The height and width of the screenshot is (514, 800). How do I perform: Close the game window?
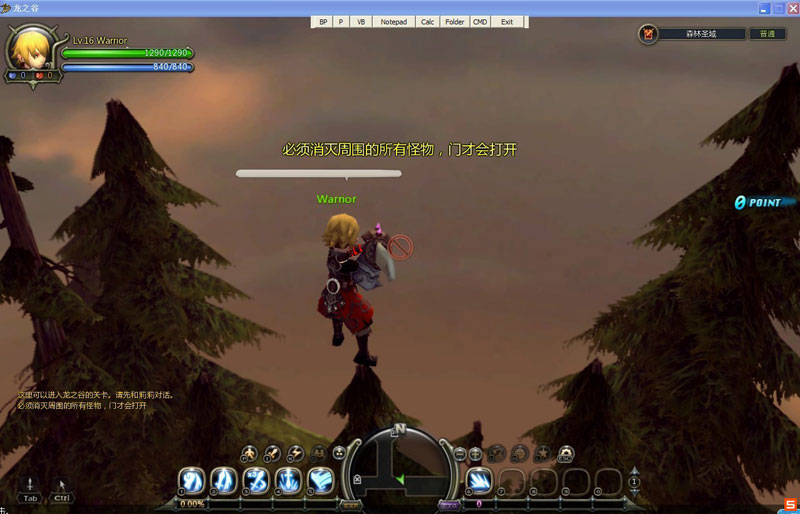coord(792,8)
